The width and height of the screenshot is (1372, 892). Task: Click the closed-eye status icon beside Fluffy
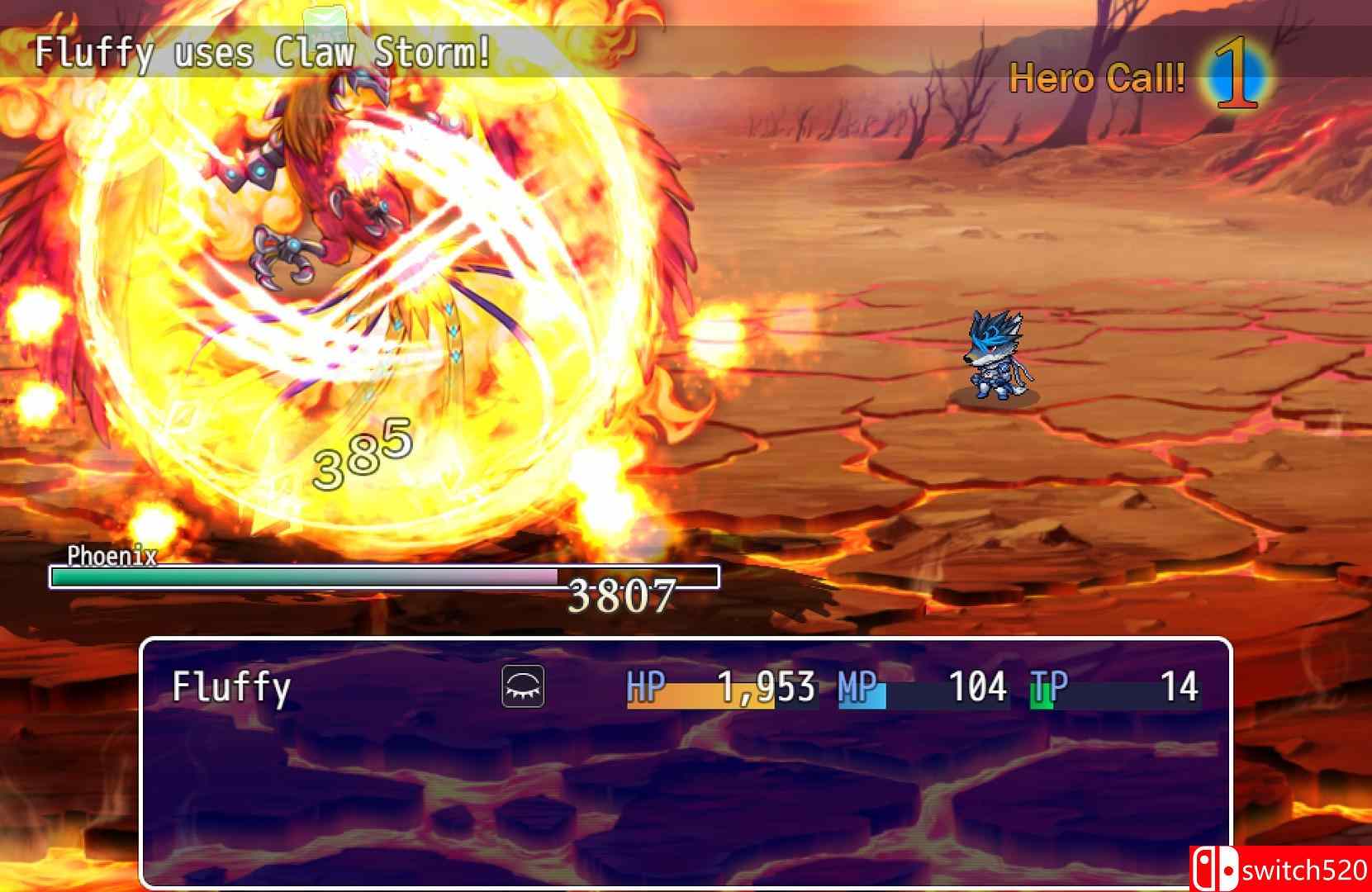coord(522,686)
